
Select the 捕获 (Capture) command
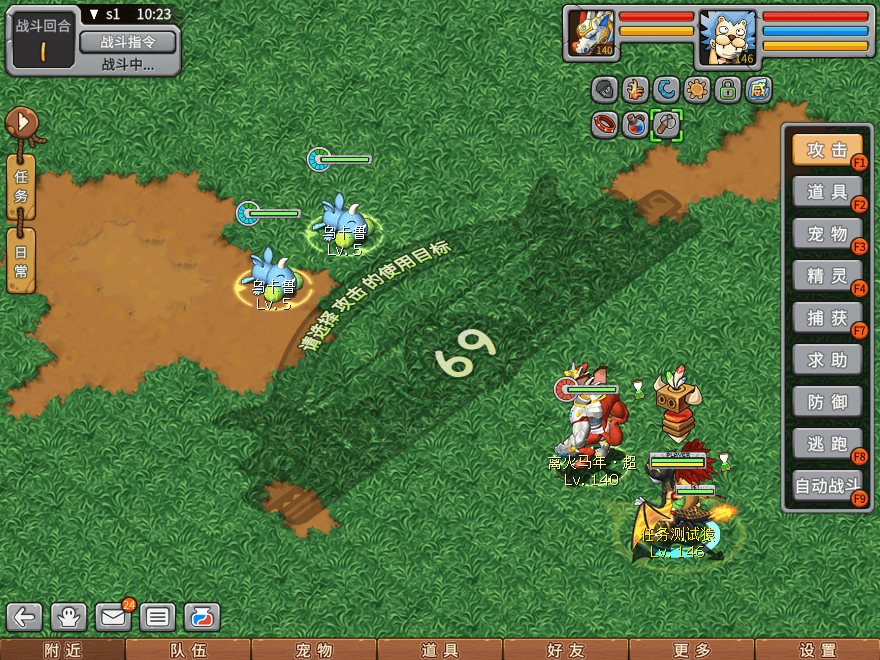pyautogui.click(x=827, y=318)
